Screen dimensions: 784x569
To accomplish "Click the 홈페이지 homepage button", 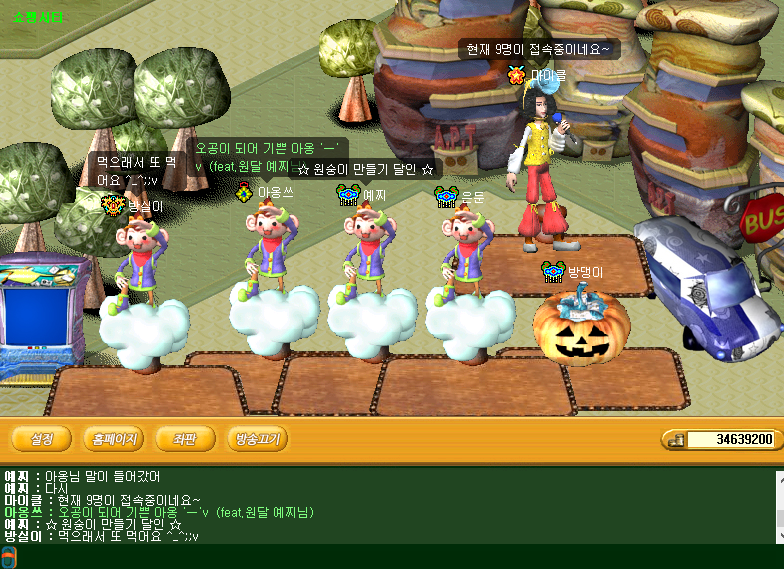I will pos(113,439).
